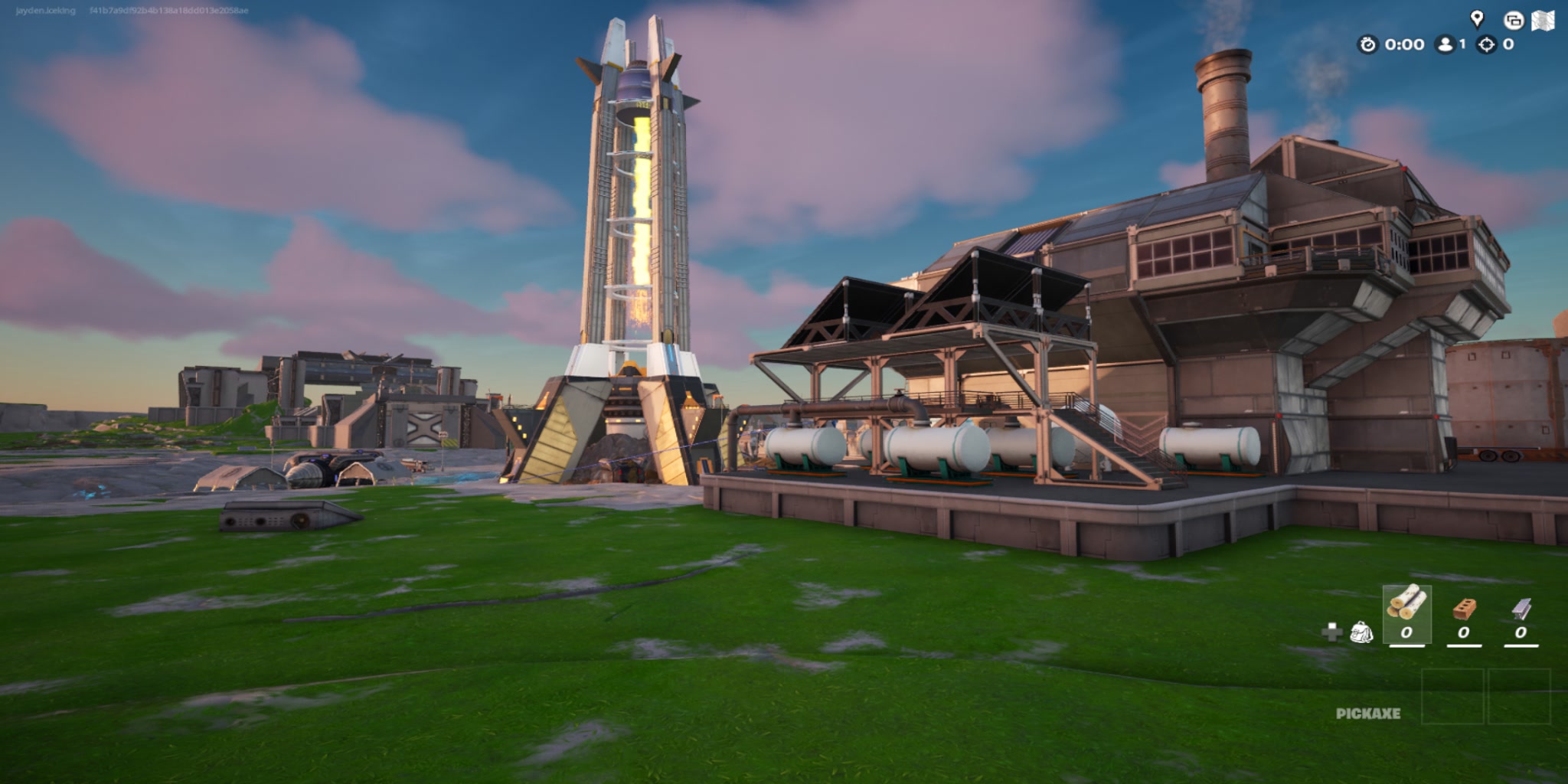Select the PICKAXE label
1568x784 pixels.
1369,712
